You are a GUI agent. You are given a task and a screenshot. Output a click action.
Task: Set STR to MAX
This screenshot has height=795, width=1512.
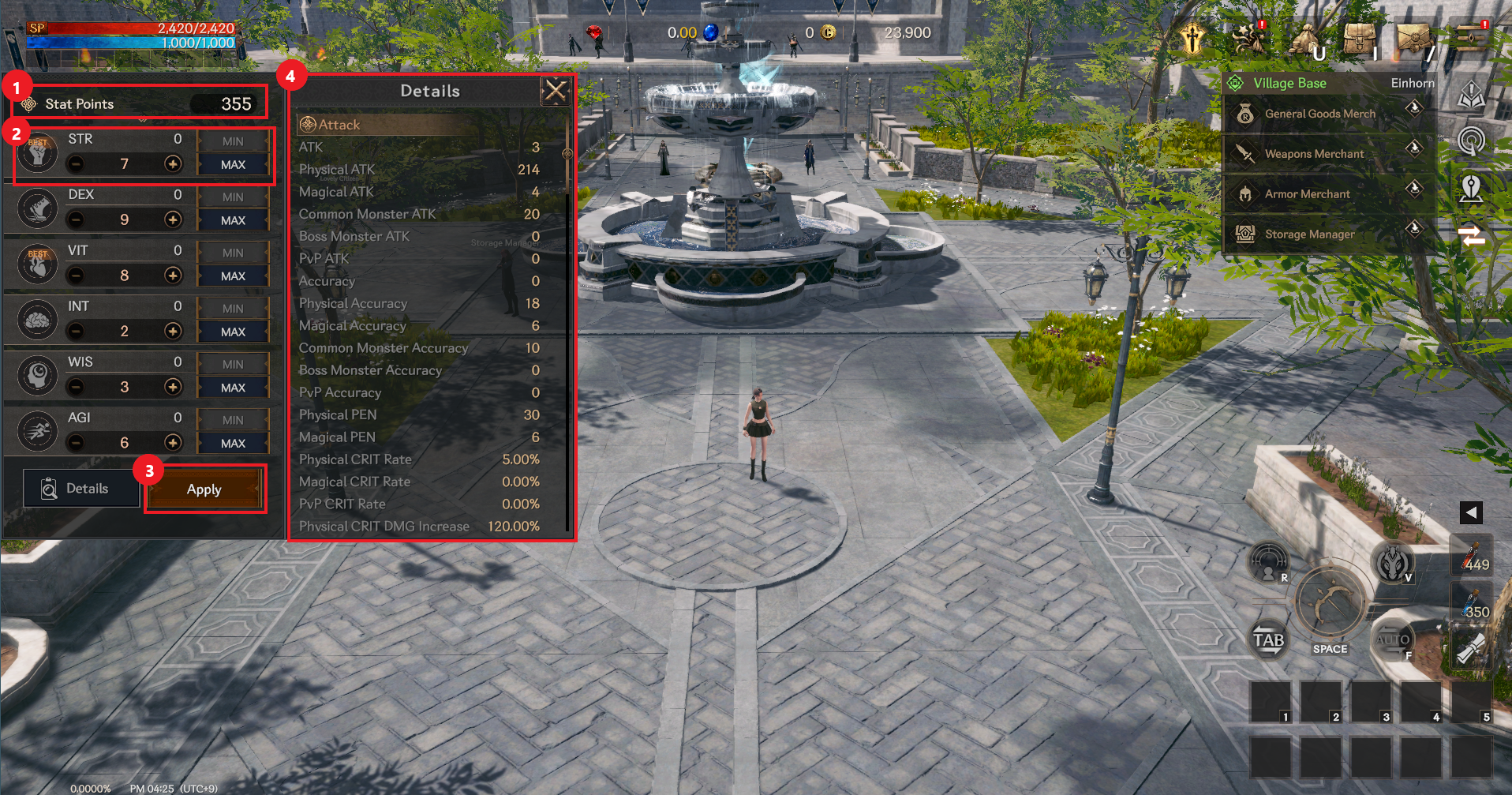click(x=233, y=164)
